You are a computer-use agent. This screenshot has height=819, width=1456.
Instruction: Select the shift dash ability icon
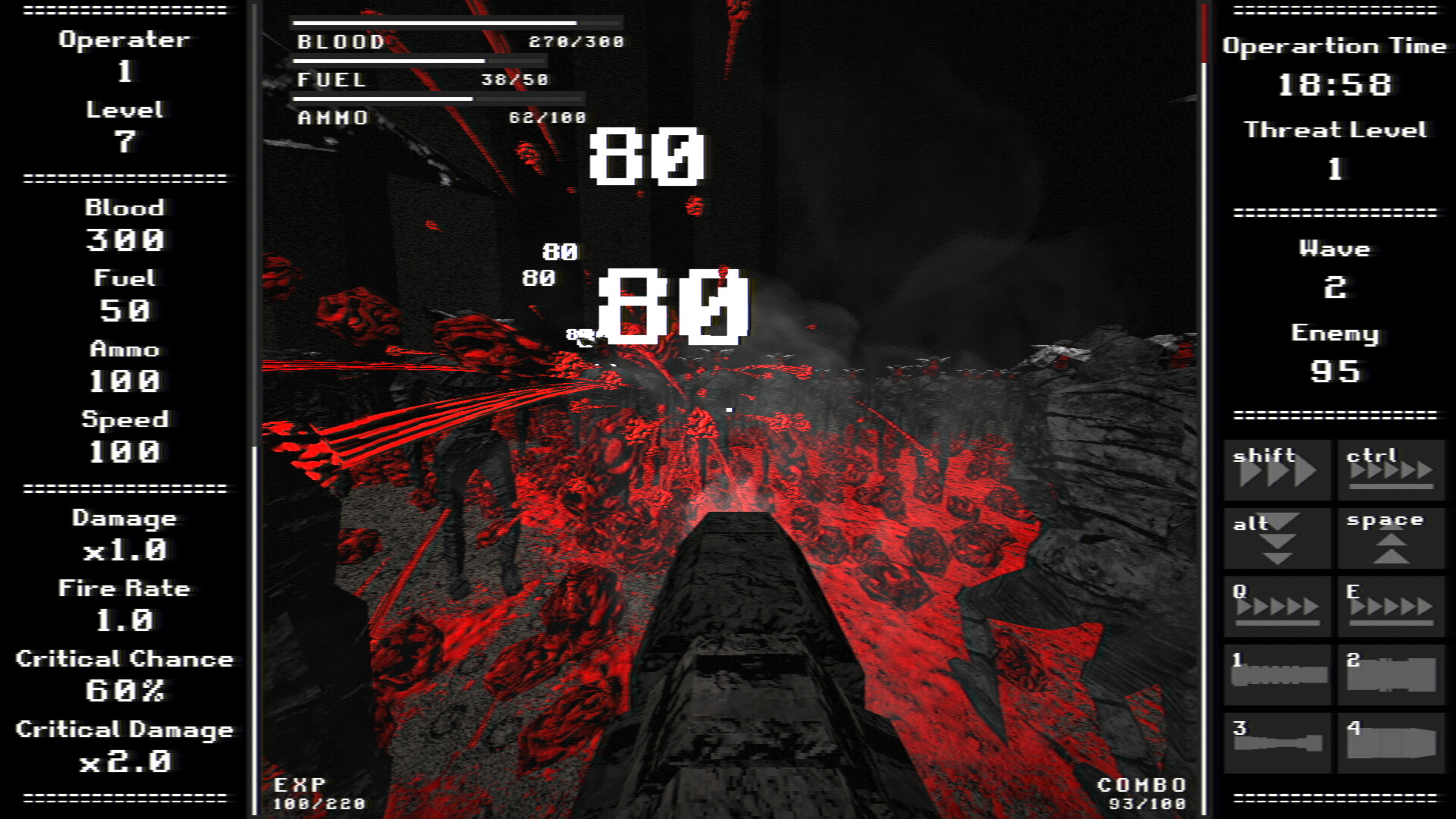pyautogui.click(x=1276, y=469)
